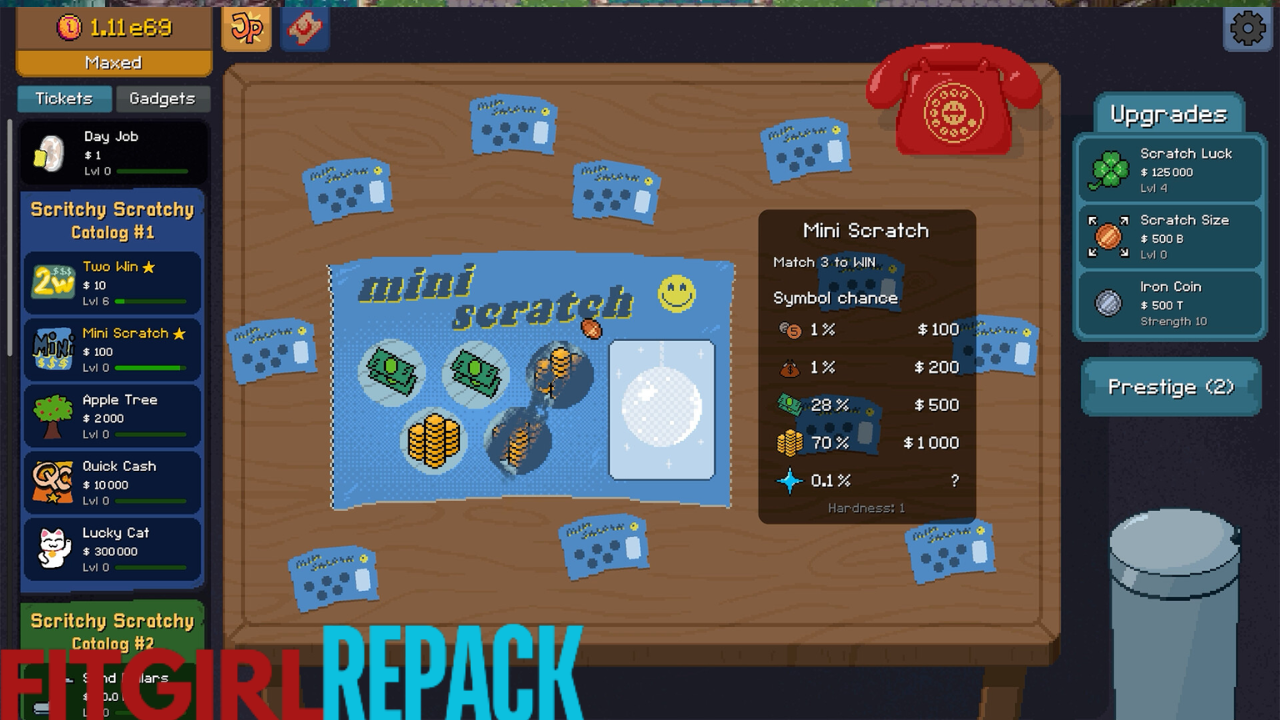Click the Maxed button under the money
The height and width of the screenshot is (720, 1280).
tap(113, 62)
